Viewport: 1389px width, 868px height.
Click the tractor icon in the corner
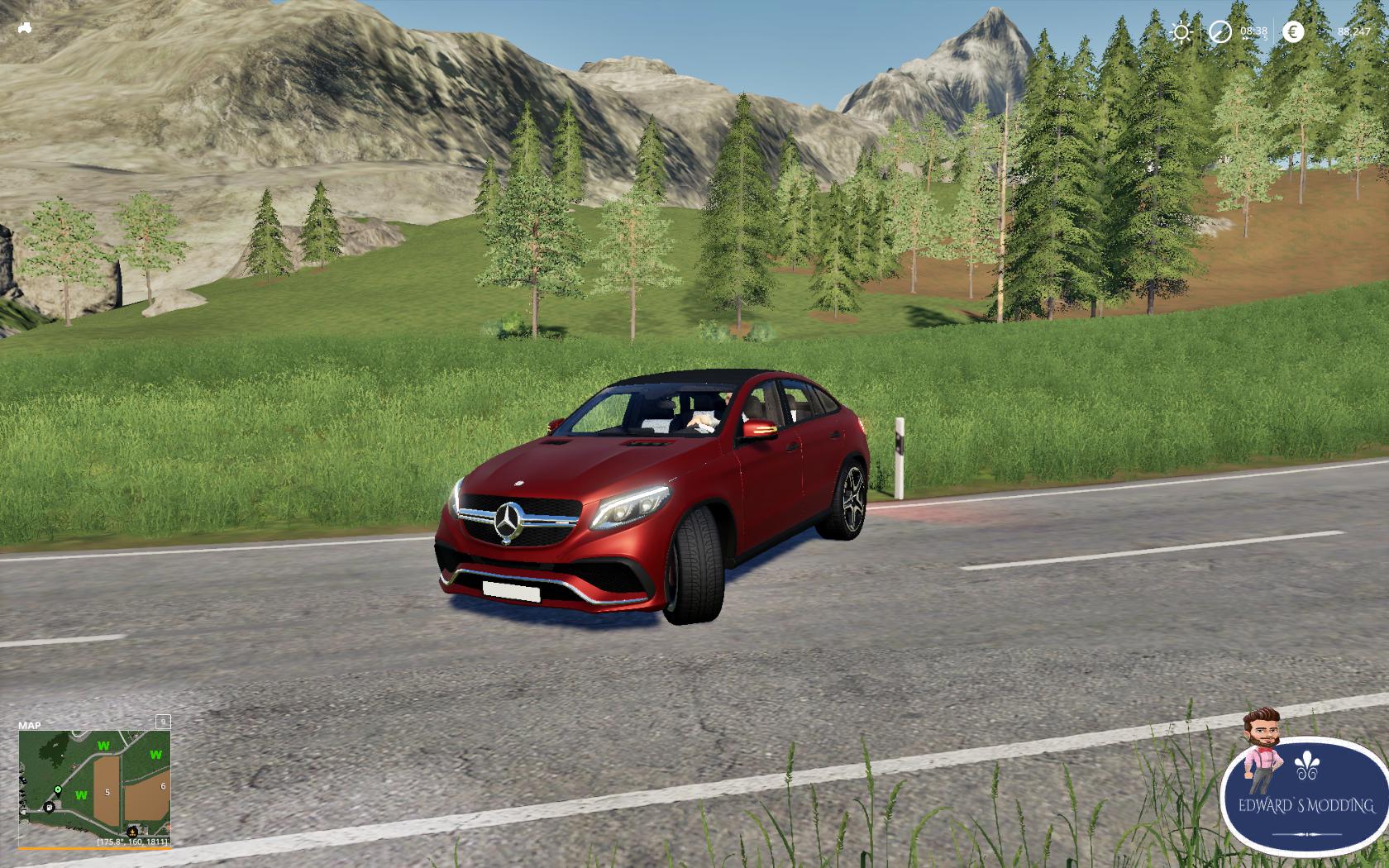point(25,28)
